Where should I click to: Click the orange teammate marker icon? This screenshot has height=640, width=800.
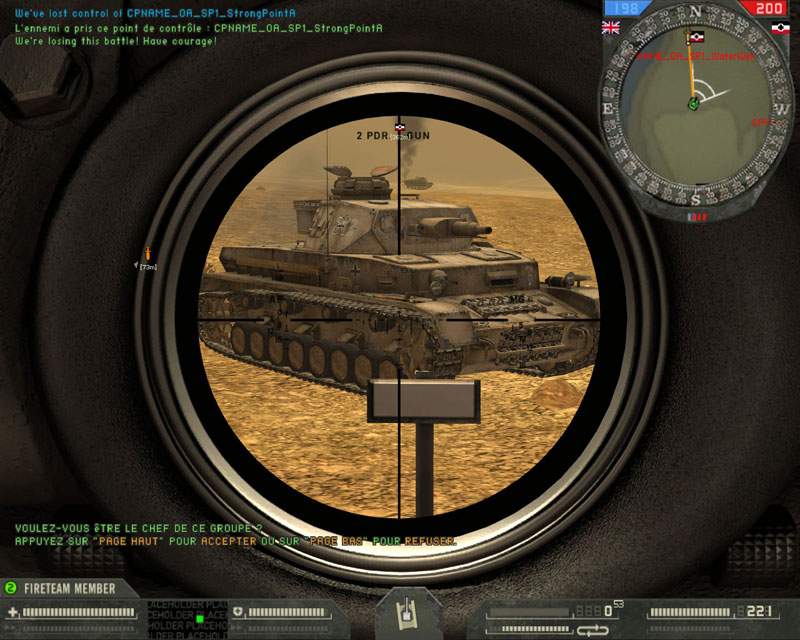tap(149, 252)
